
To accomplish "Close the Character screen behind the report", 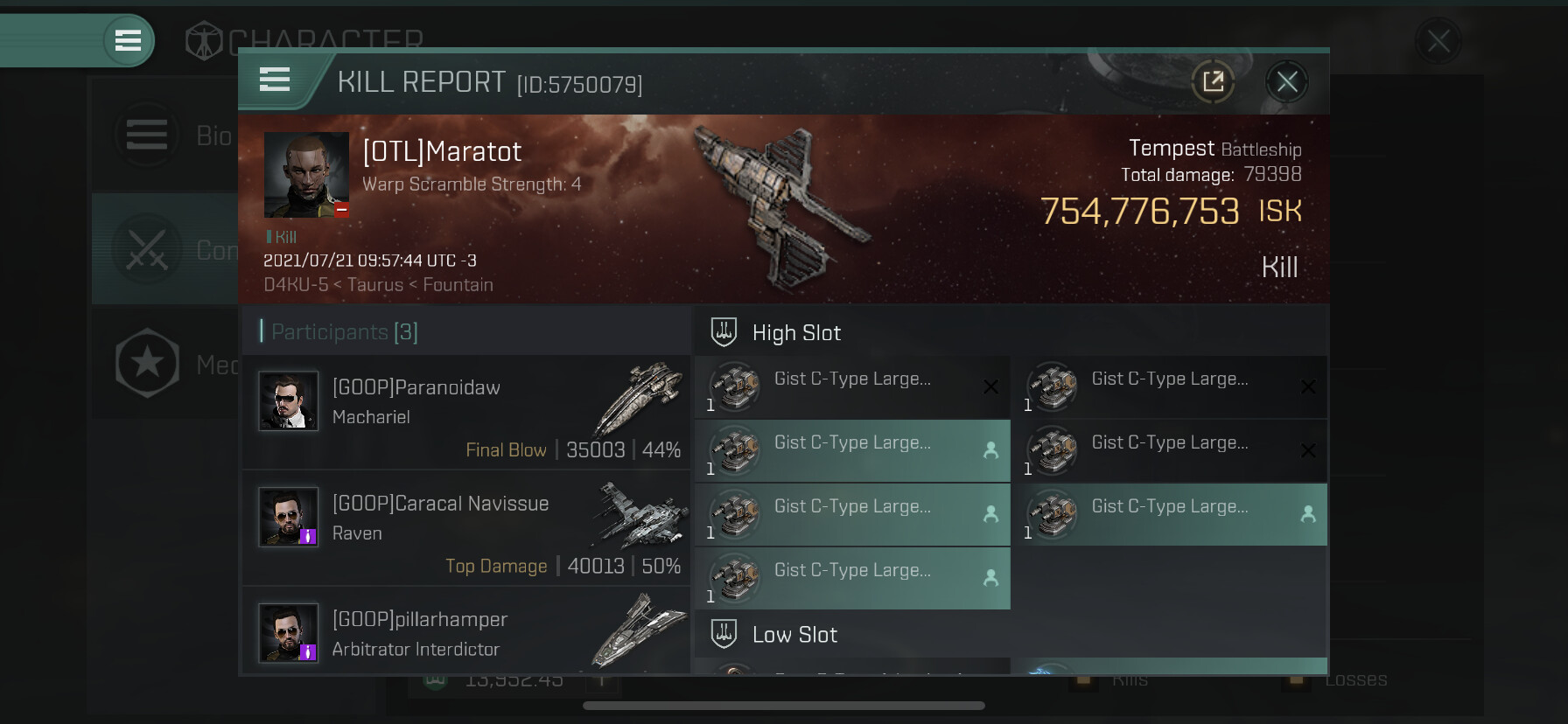I will coord(1438,40).
